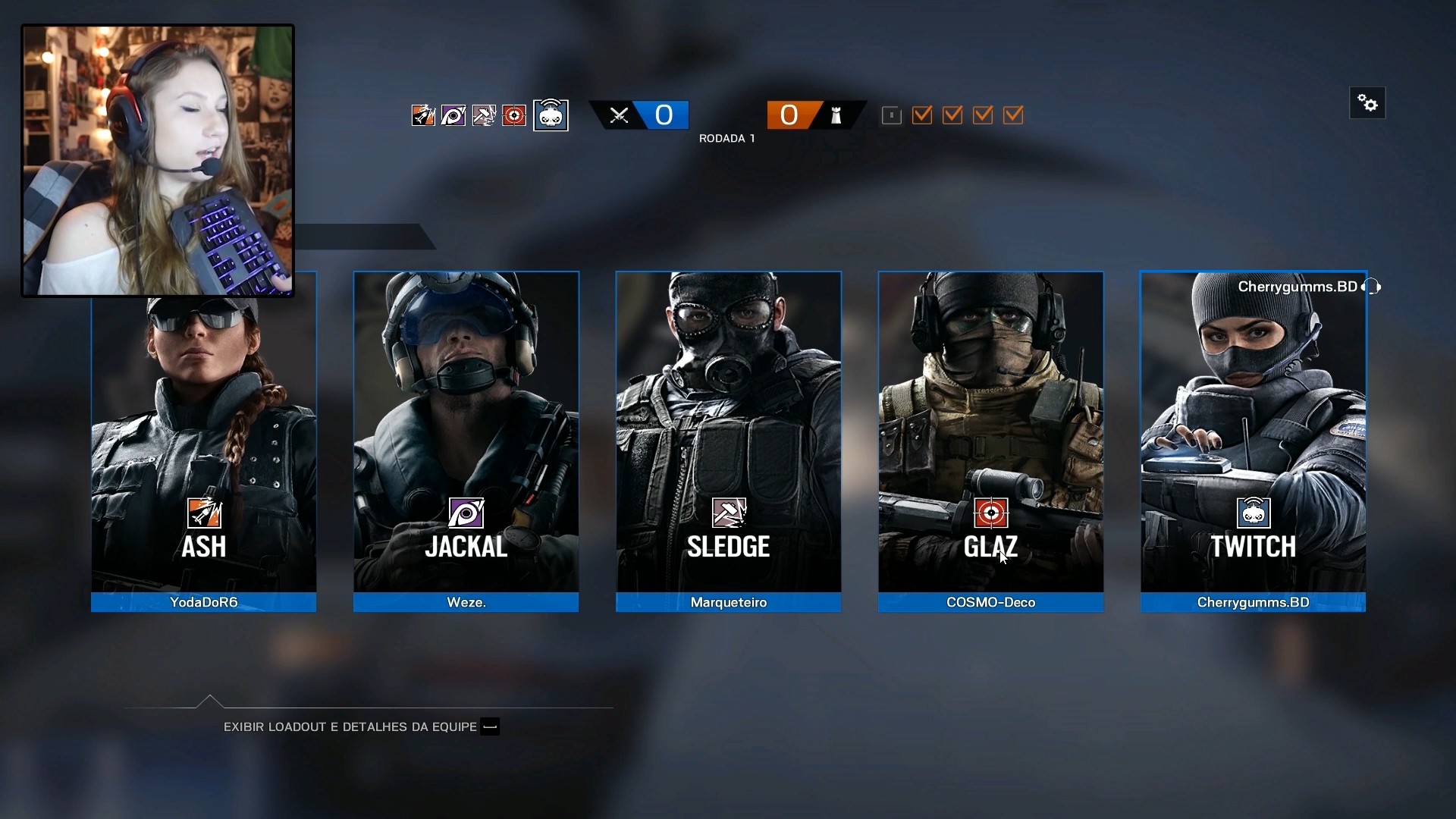Choose the Twitch operator card
This screenshot has height=819, width=1456.
click(1253, 432)
